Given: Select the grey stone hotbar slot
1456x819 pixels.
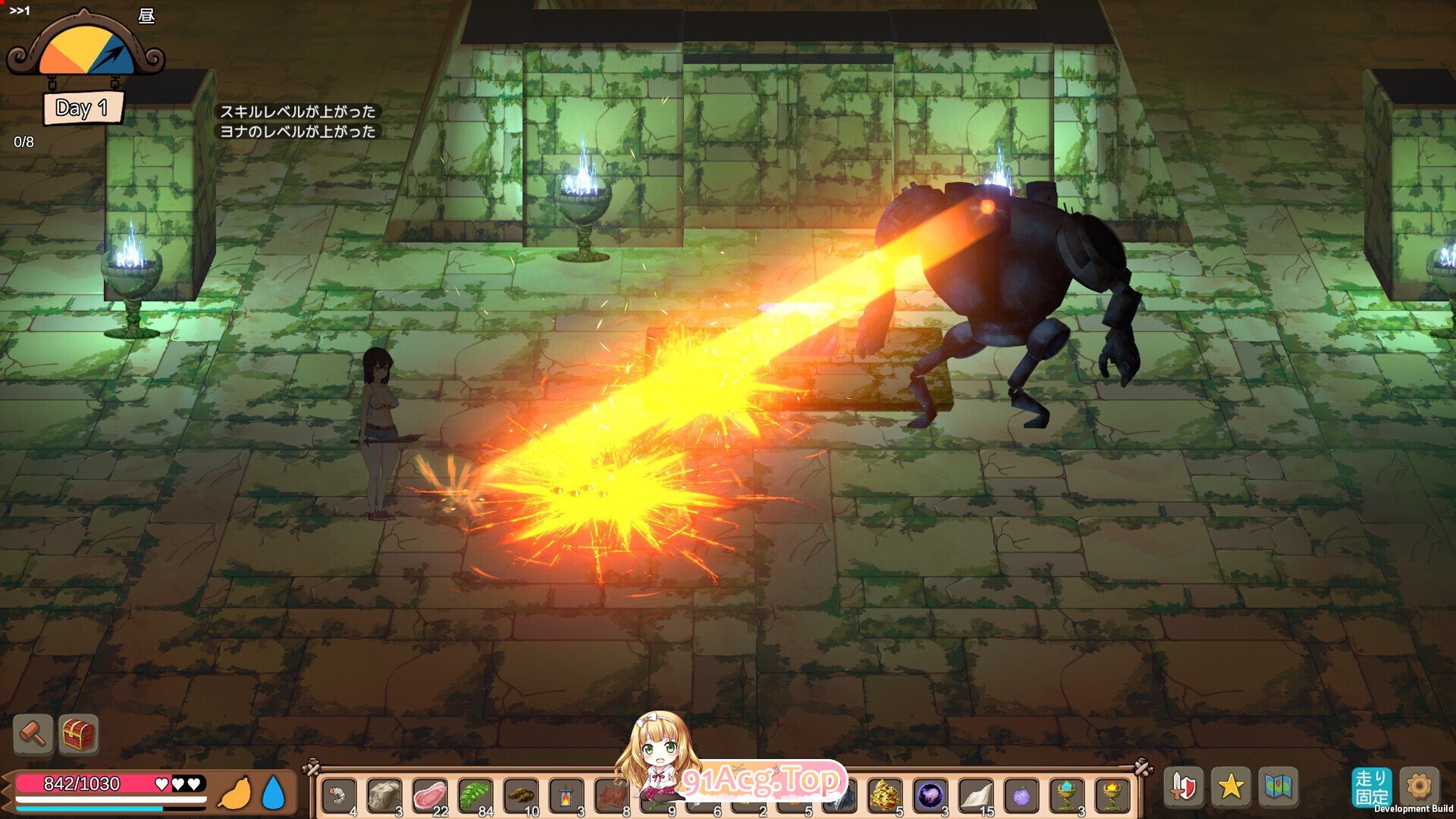Looking at the screenshot, I should pos(384,796).
